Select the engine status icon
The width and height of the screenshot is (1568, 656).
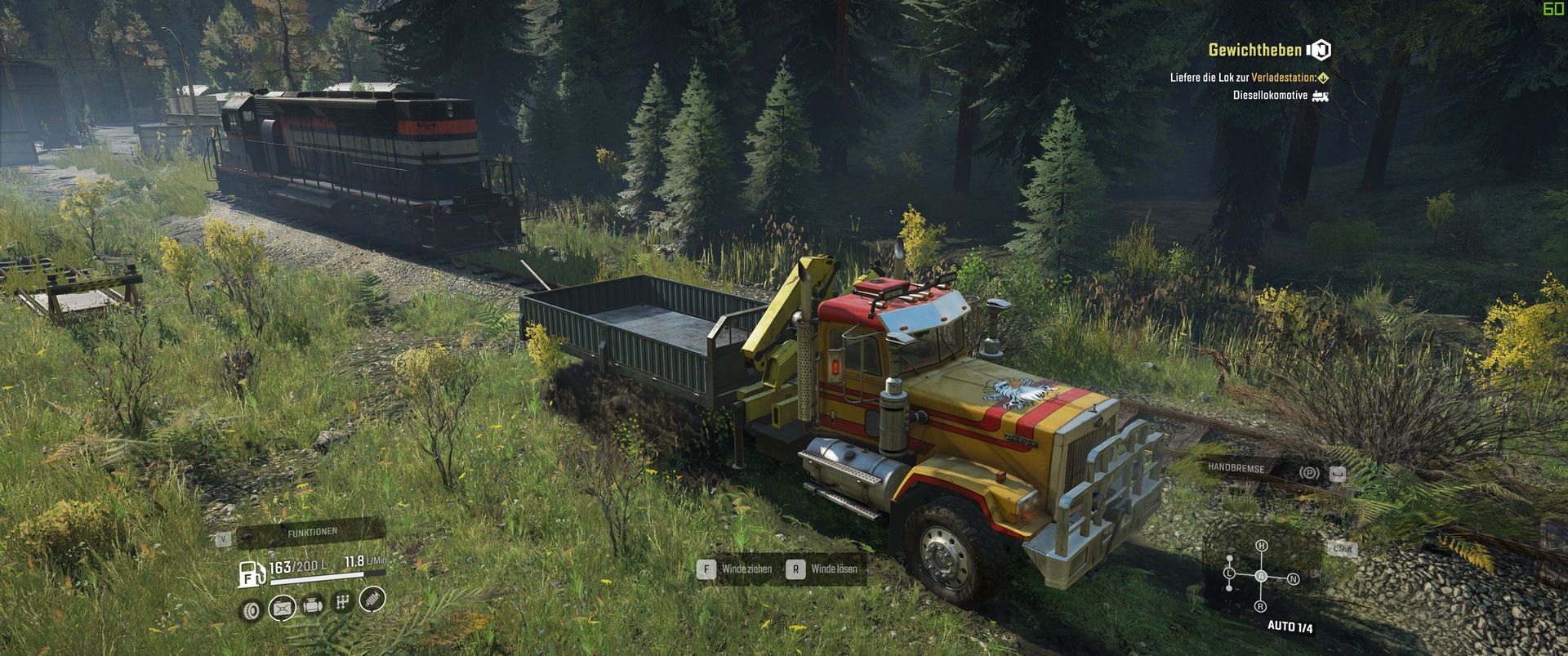[x=313, y=606]
